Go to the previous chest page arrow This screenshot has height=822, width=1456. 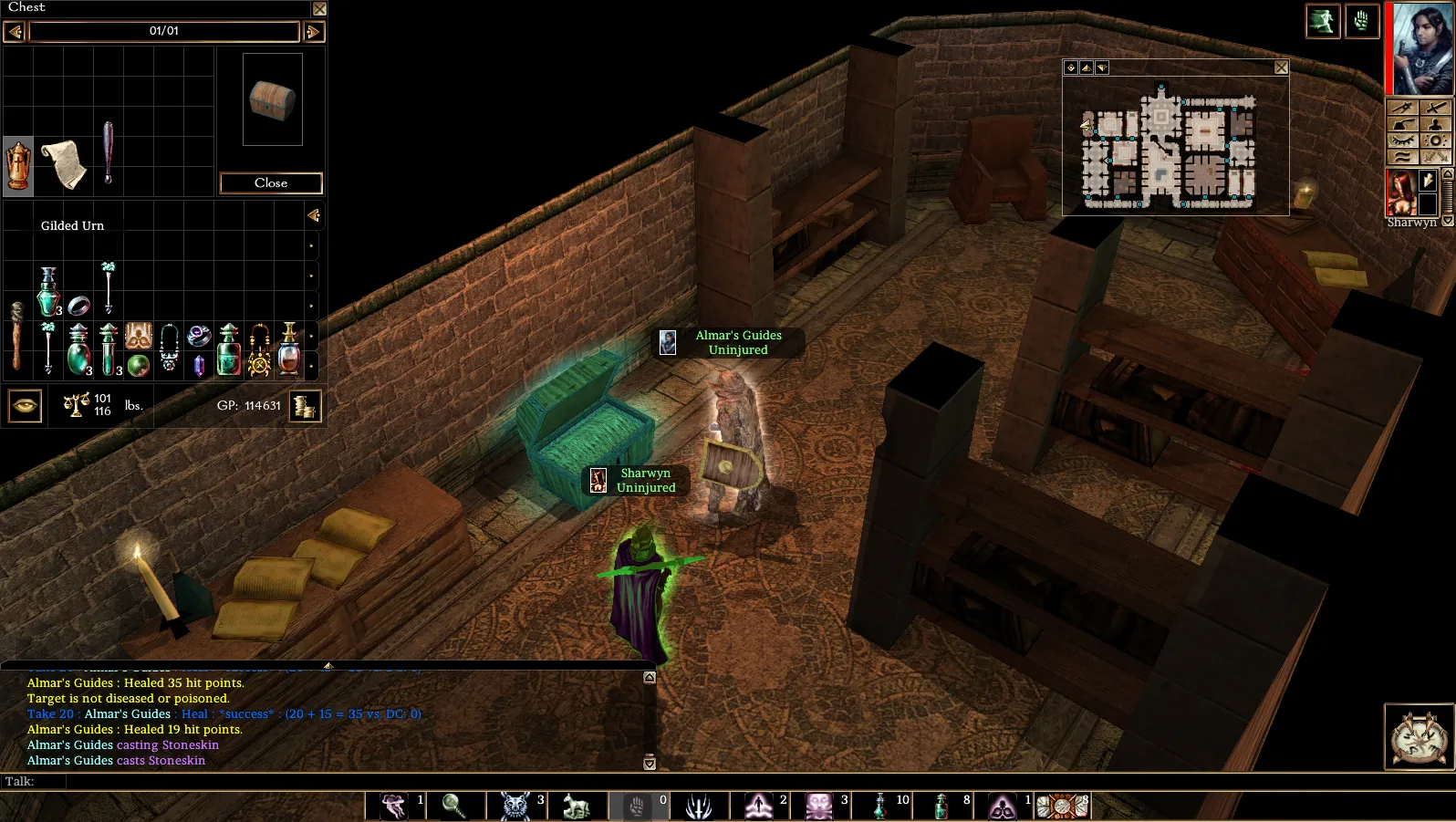(14, 32)
